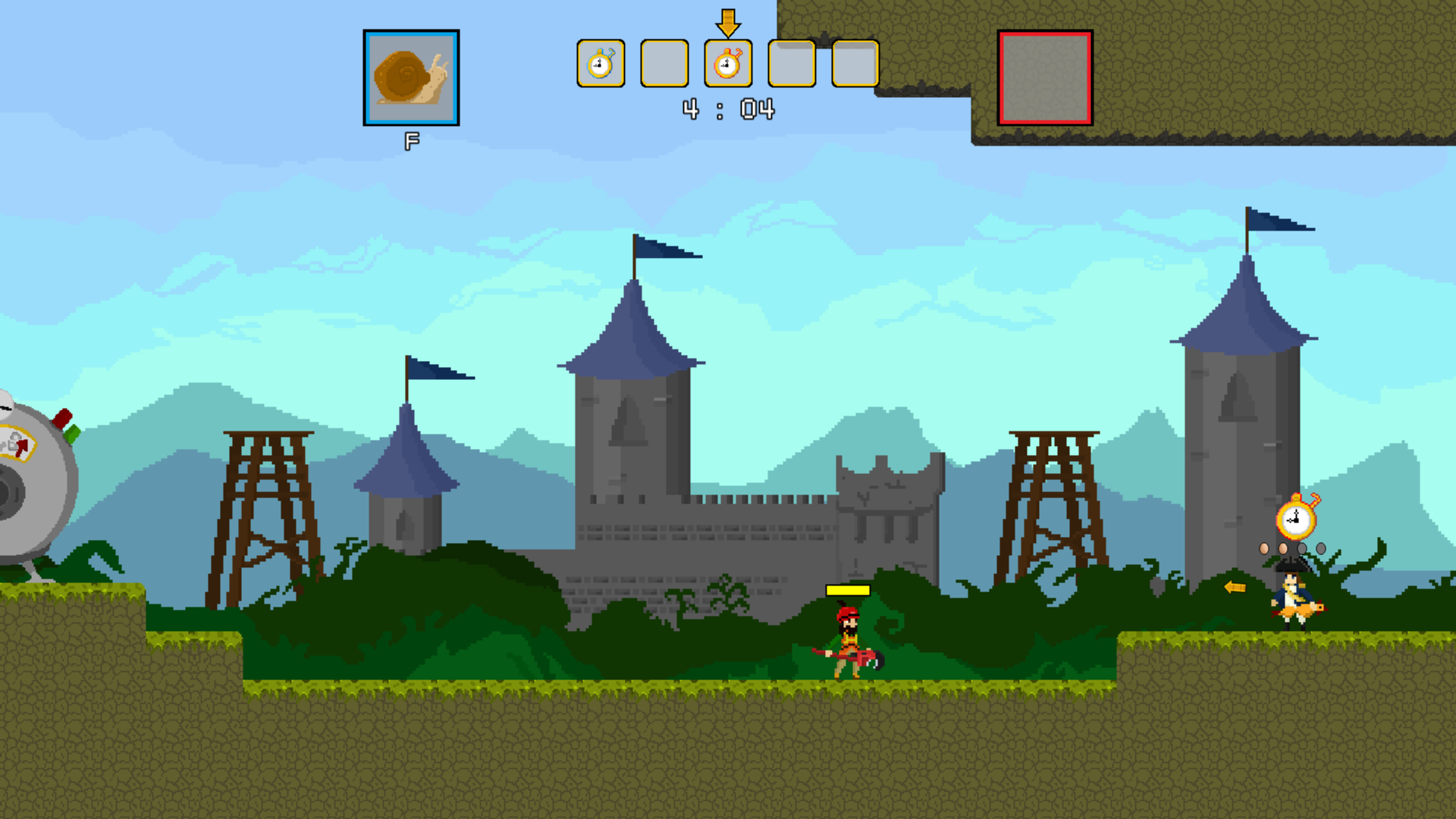Click the blue-outlined stopwatch slot
1456x819 pixels.
[x=601, y=64]
